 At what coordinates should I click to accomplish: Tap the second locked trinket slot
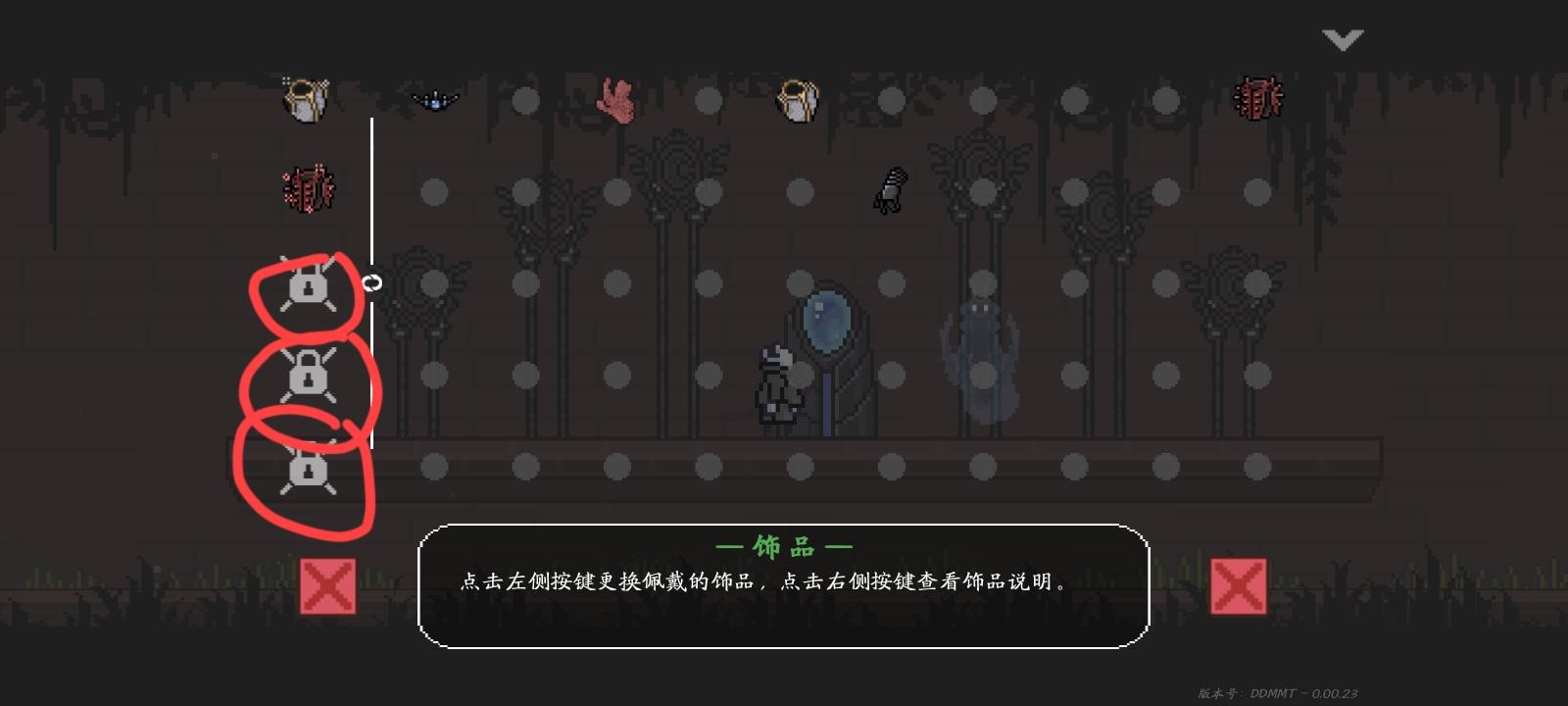(x=309, y=376)
